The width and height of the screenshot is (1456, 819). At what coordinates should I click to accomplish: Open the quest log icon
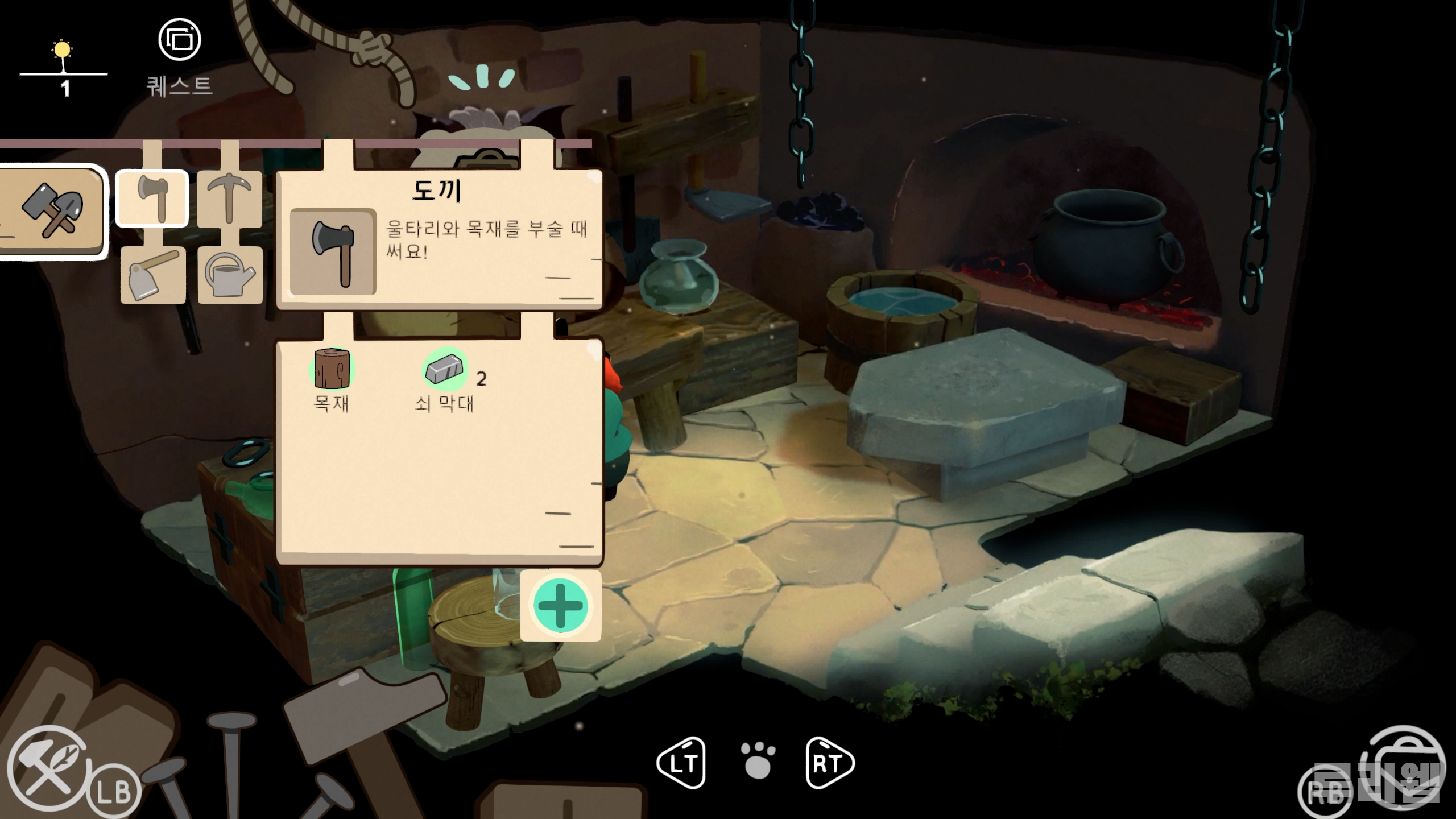click(x=180, y=40)
